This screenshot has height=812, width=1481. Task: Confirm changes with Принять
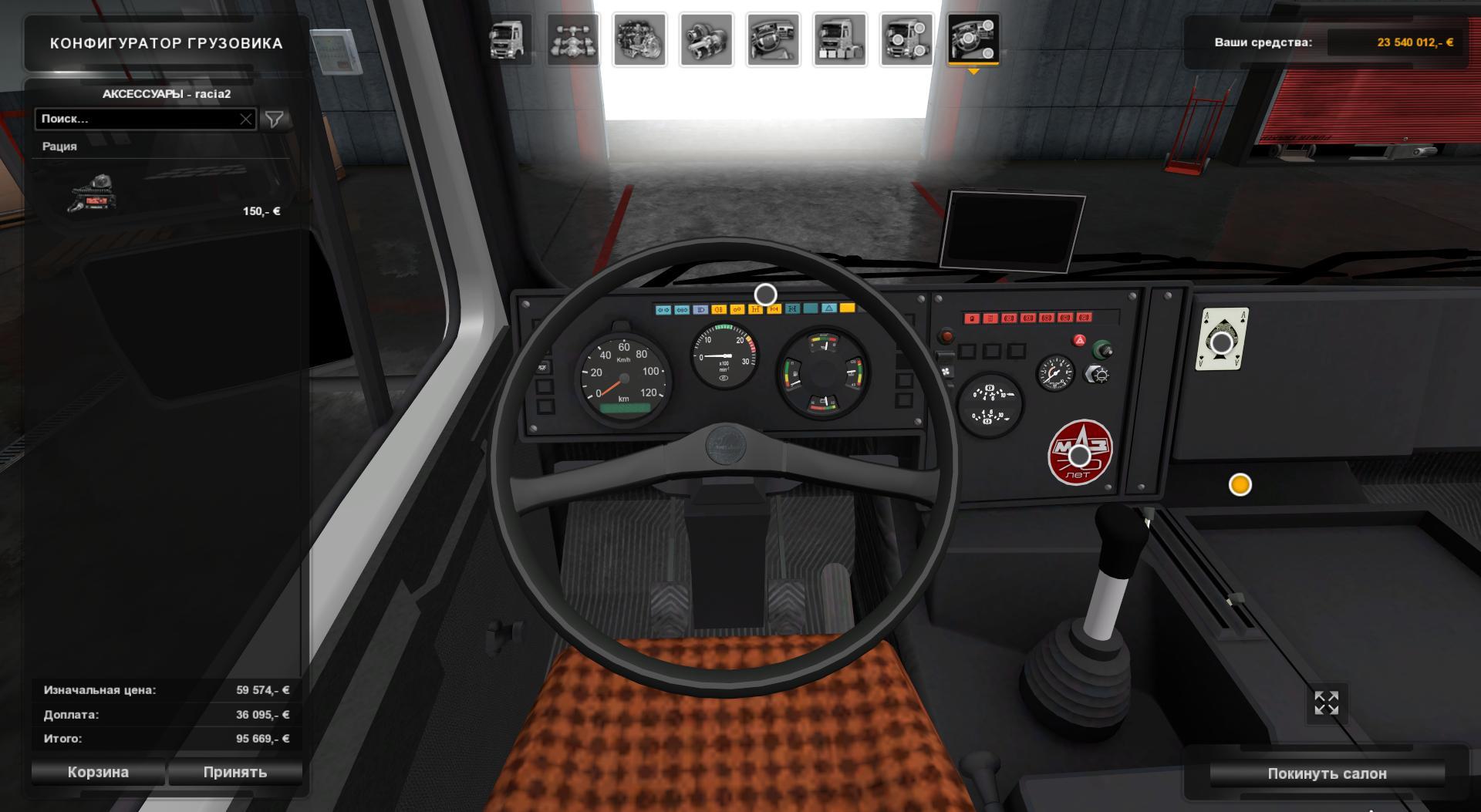(235, 772)
